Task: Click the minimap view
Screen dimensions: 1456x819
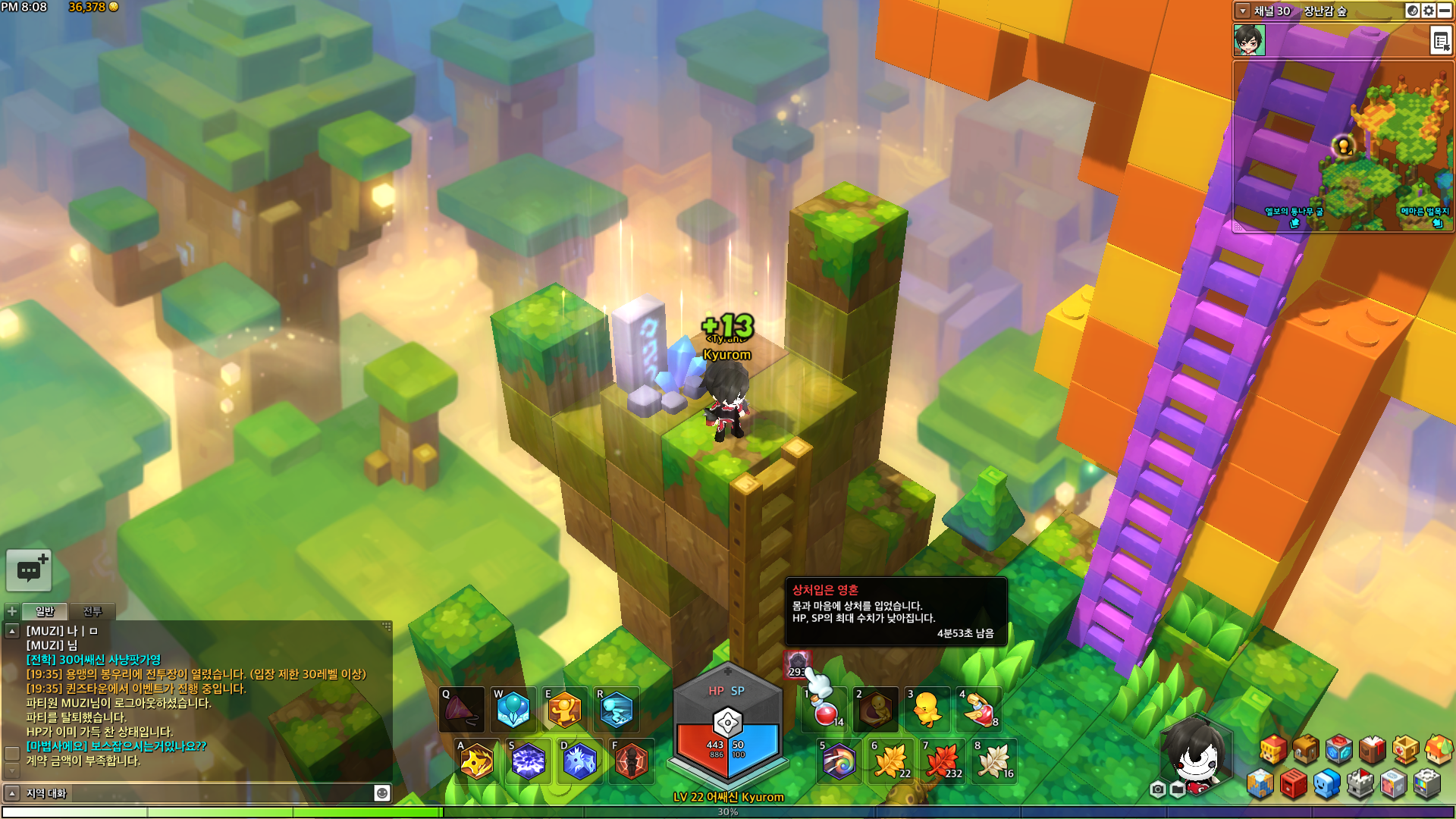Action: [1342, 146]
